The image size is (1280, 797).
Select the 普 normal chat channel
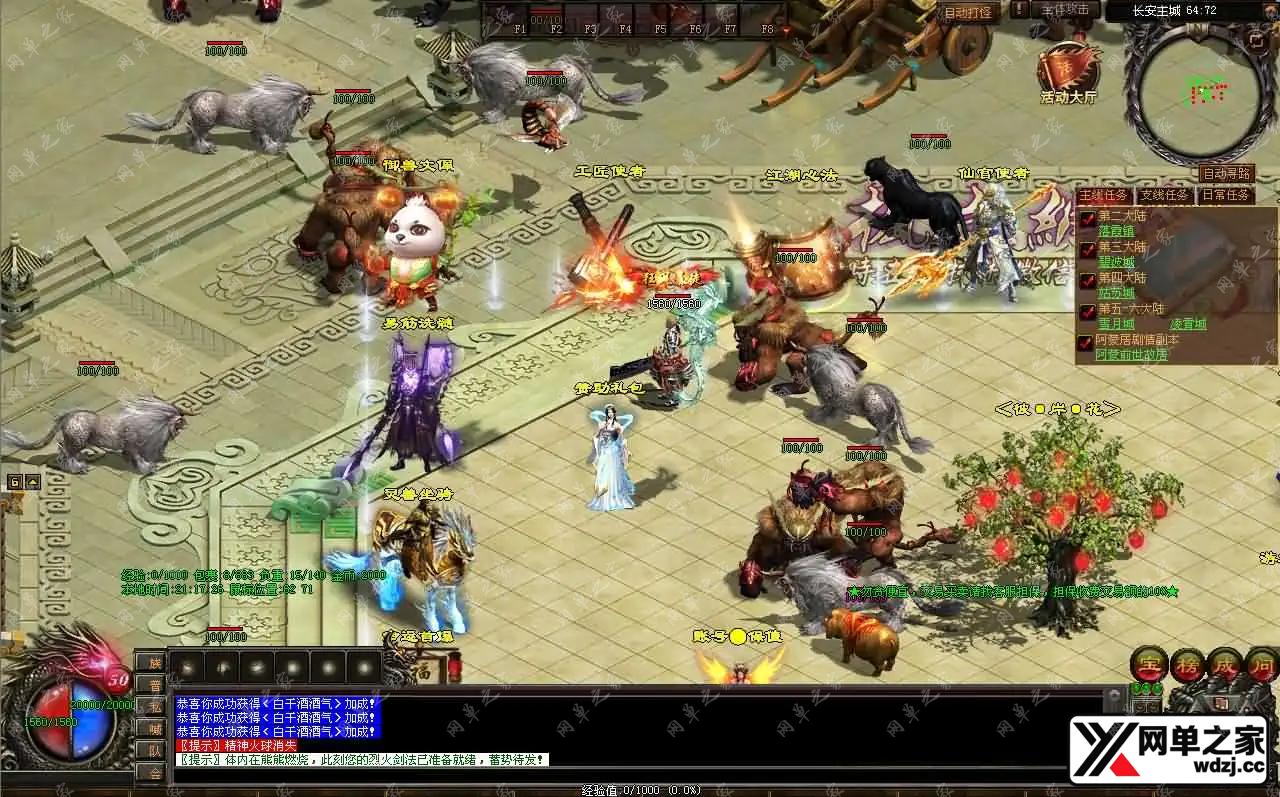coord(154,685)
